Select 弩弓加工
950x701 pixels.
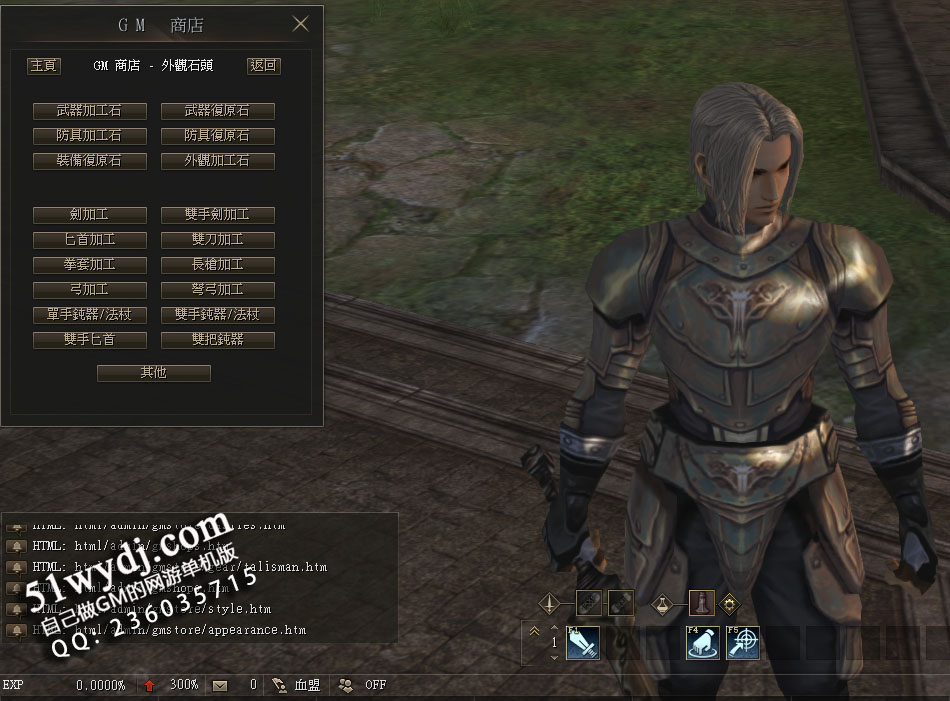tap(217, 290)
